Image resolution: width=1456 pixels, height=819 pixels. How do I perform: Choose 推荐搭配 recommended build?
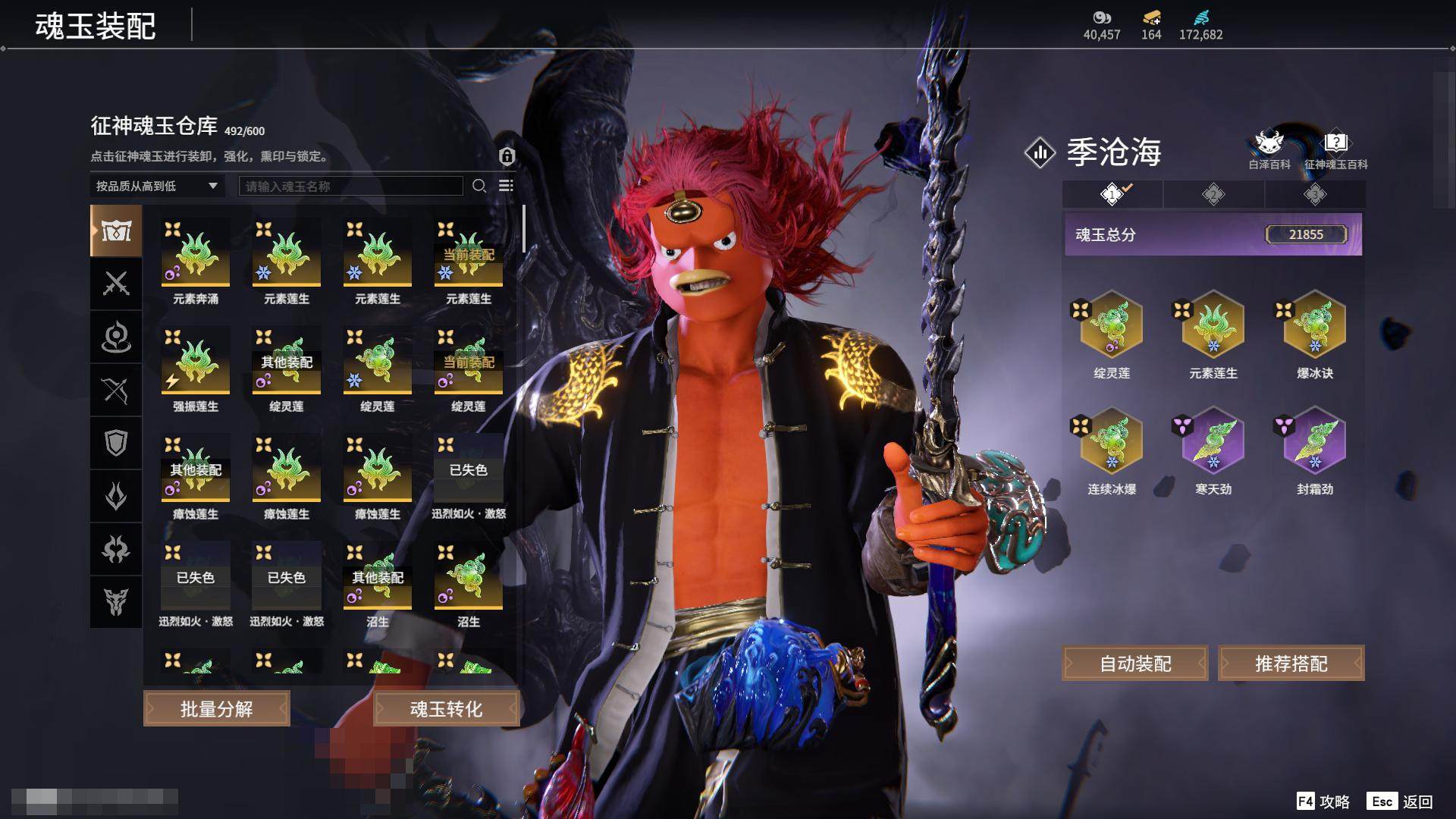click(x=1291, y=664)
